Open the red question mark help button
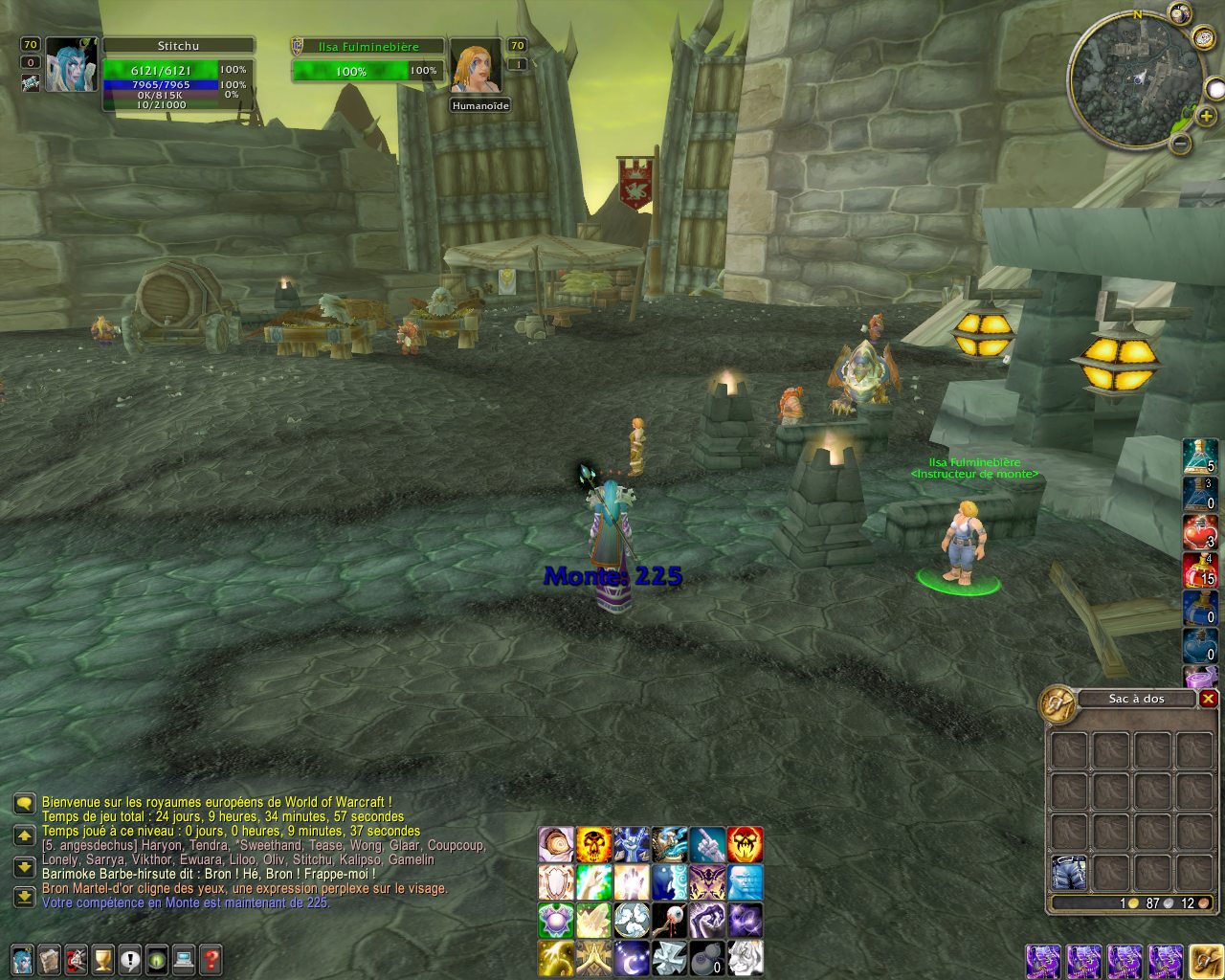 click(211, 958)
